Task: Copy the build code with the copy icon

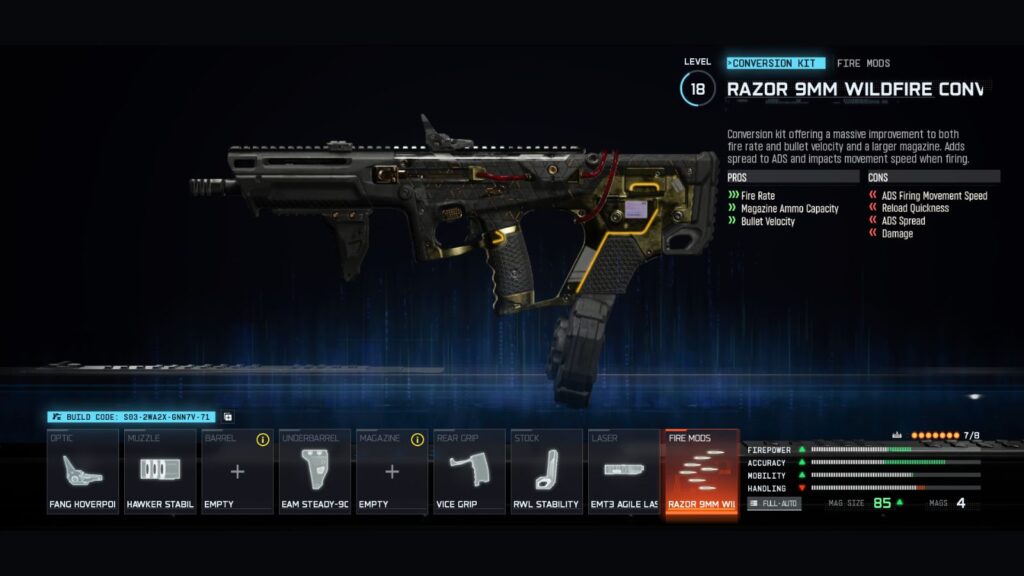Action: click(x=228, y=417)
